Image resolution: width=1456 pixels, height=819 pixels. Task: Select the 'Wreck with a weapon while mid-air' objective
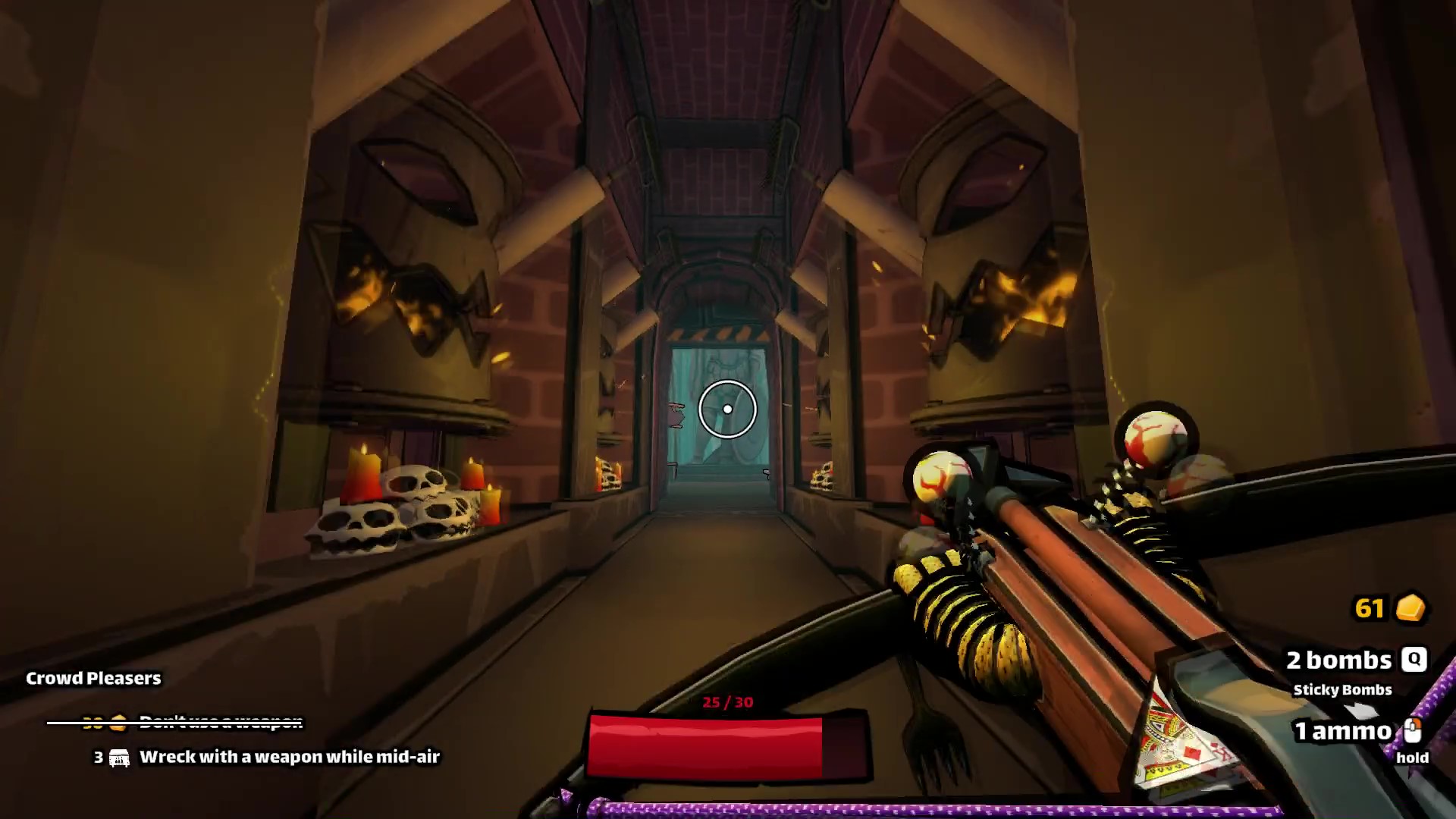[x=289, y=757]
